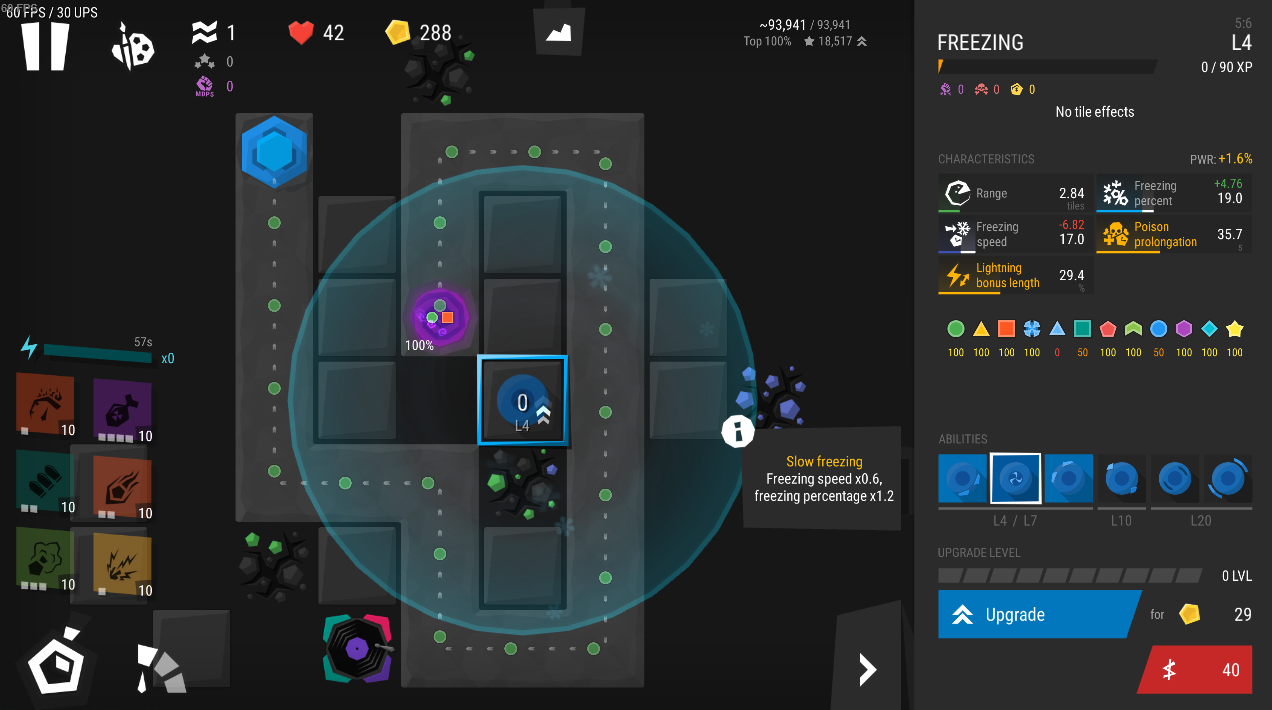
Task: Click the right arrow button on the panel edge
Action: coord(867,669)
